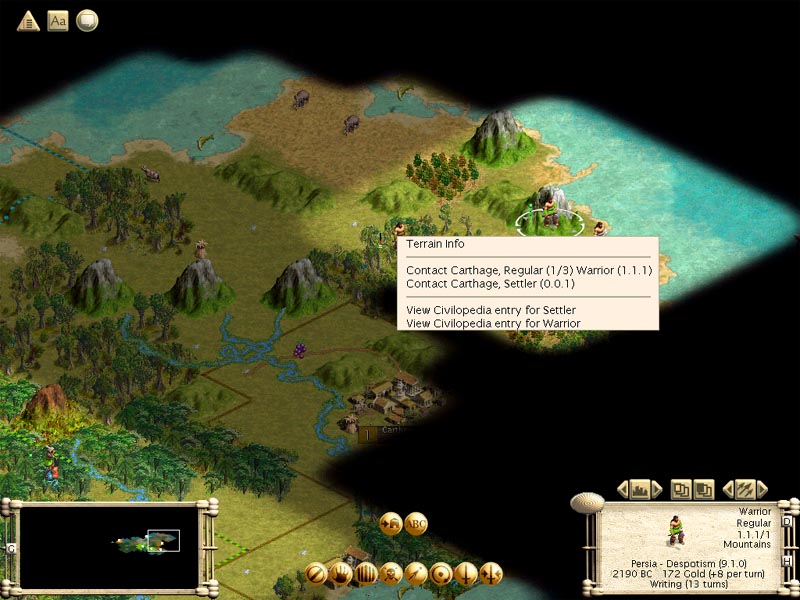Rename unit with the ABC button
The height and width of the screenshot is (600, 800).
click(417, 522)
